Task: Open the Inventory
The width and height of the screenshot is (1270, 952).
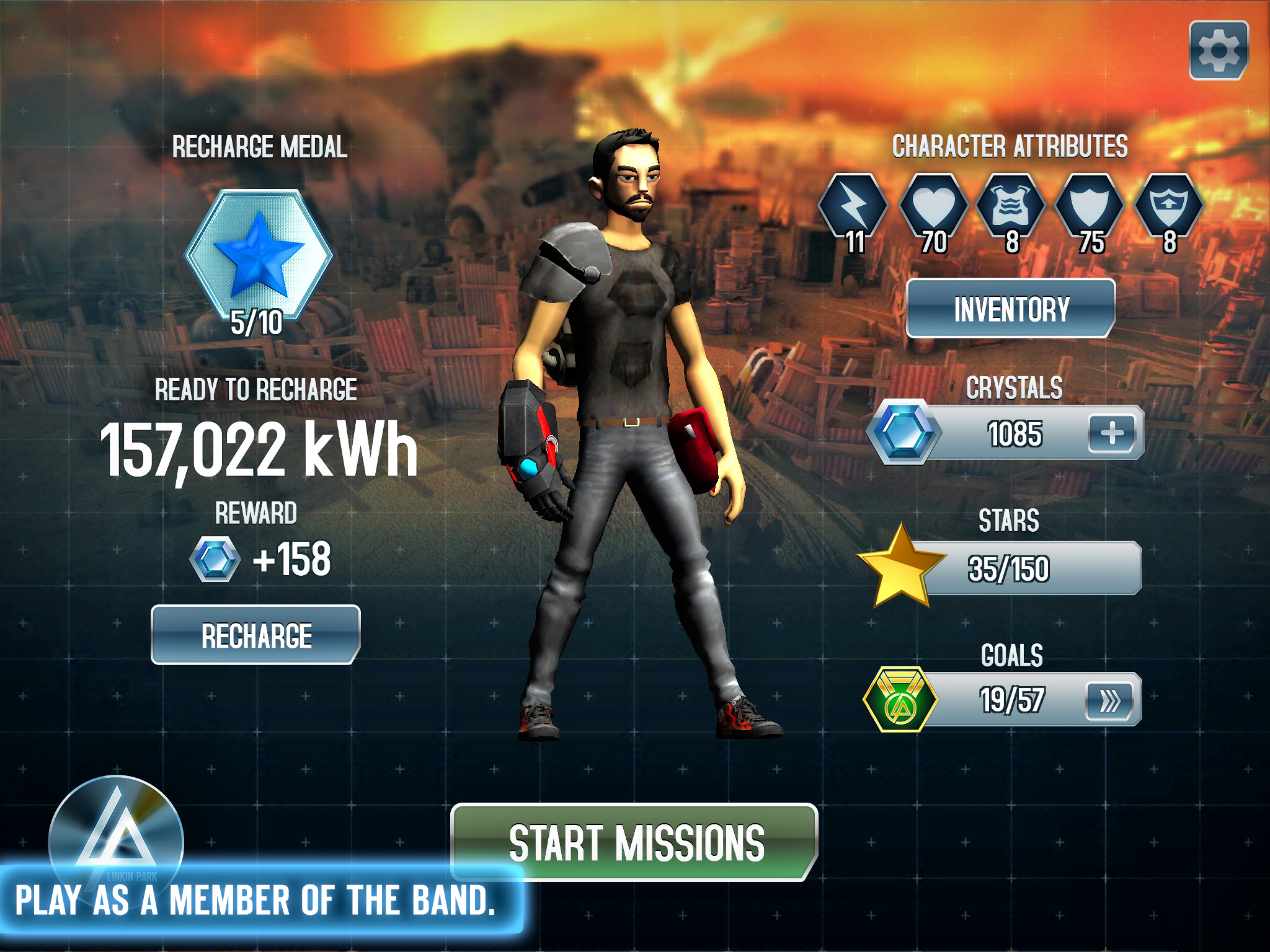Action: tap(1011, 309)
